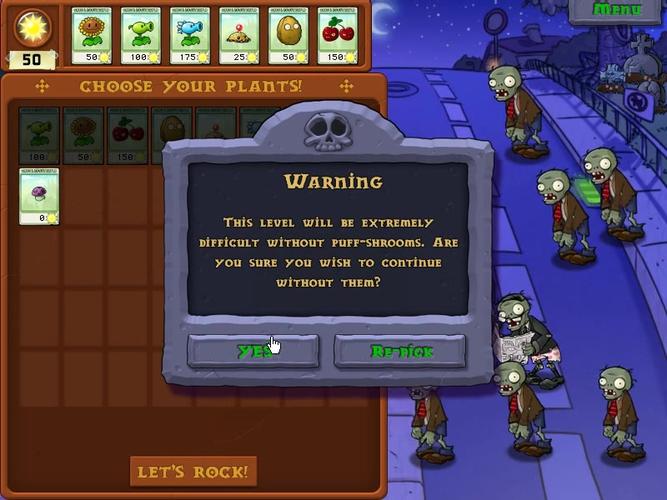Select the Puff-shroom seed packet
Screen dimensions: 667x500
pyautogui.click(x=39, y=195)
